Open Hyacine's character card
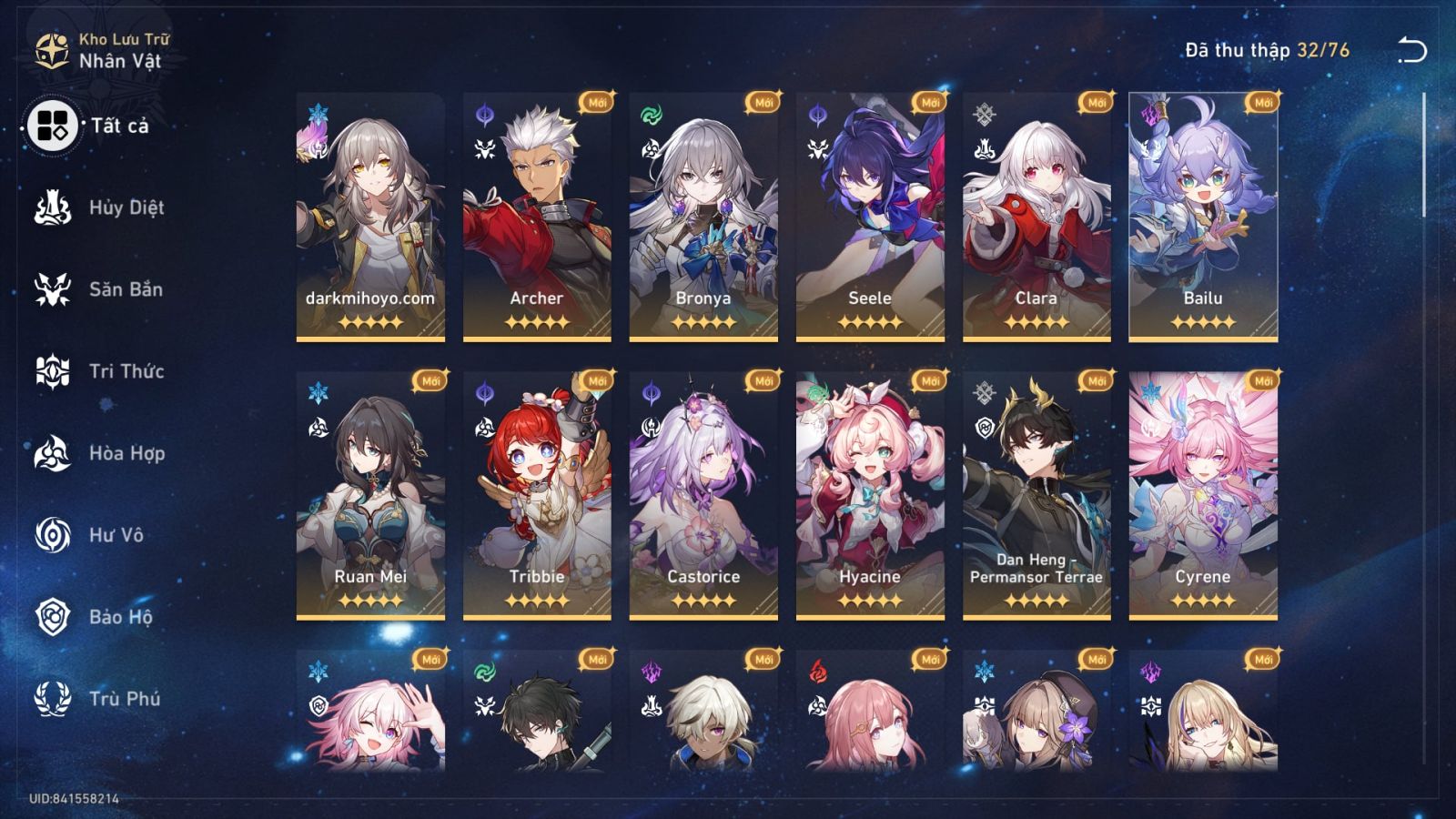The width and height of the screenshot is (1456, 819). [x=872, y=491]
